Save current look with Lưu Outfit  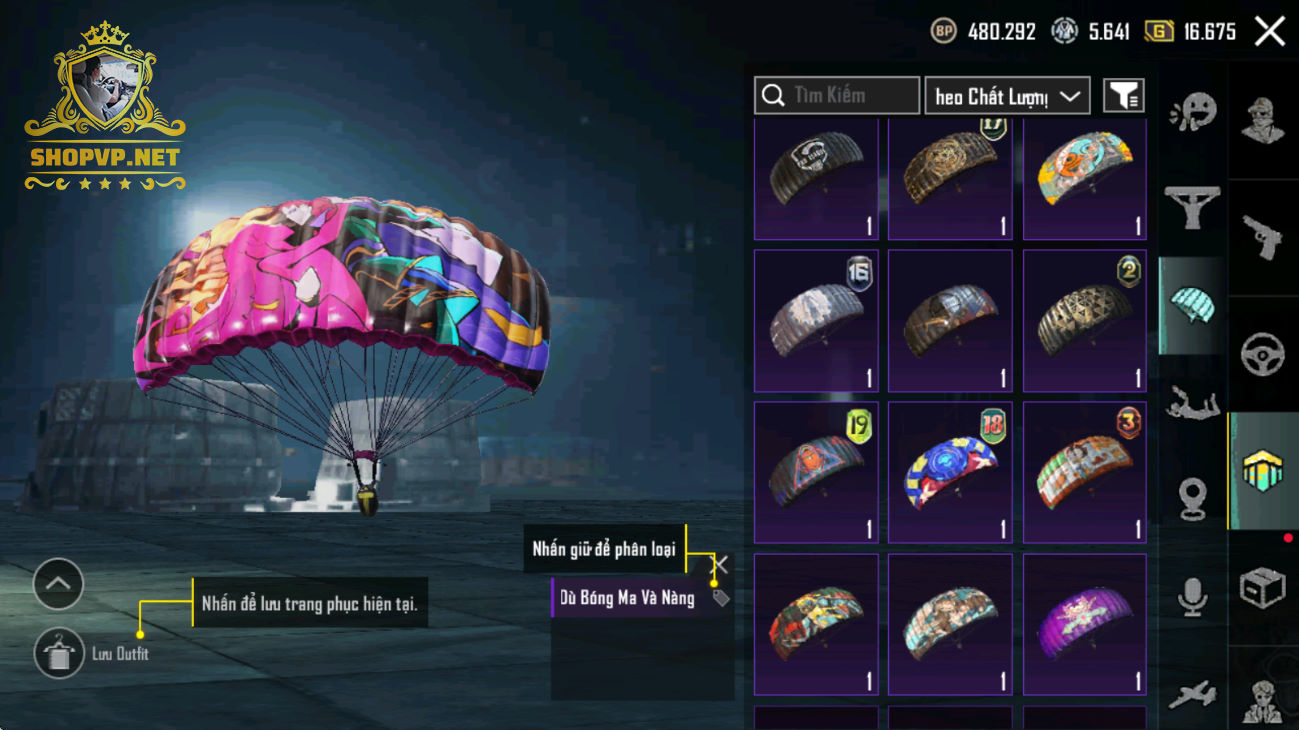pyautogui.click(x=59, y=654)
